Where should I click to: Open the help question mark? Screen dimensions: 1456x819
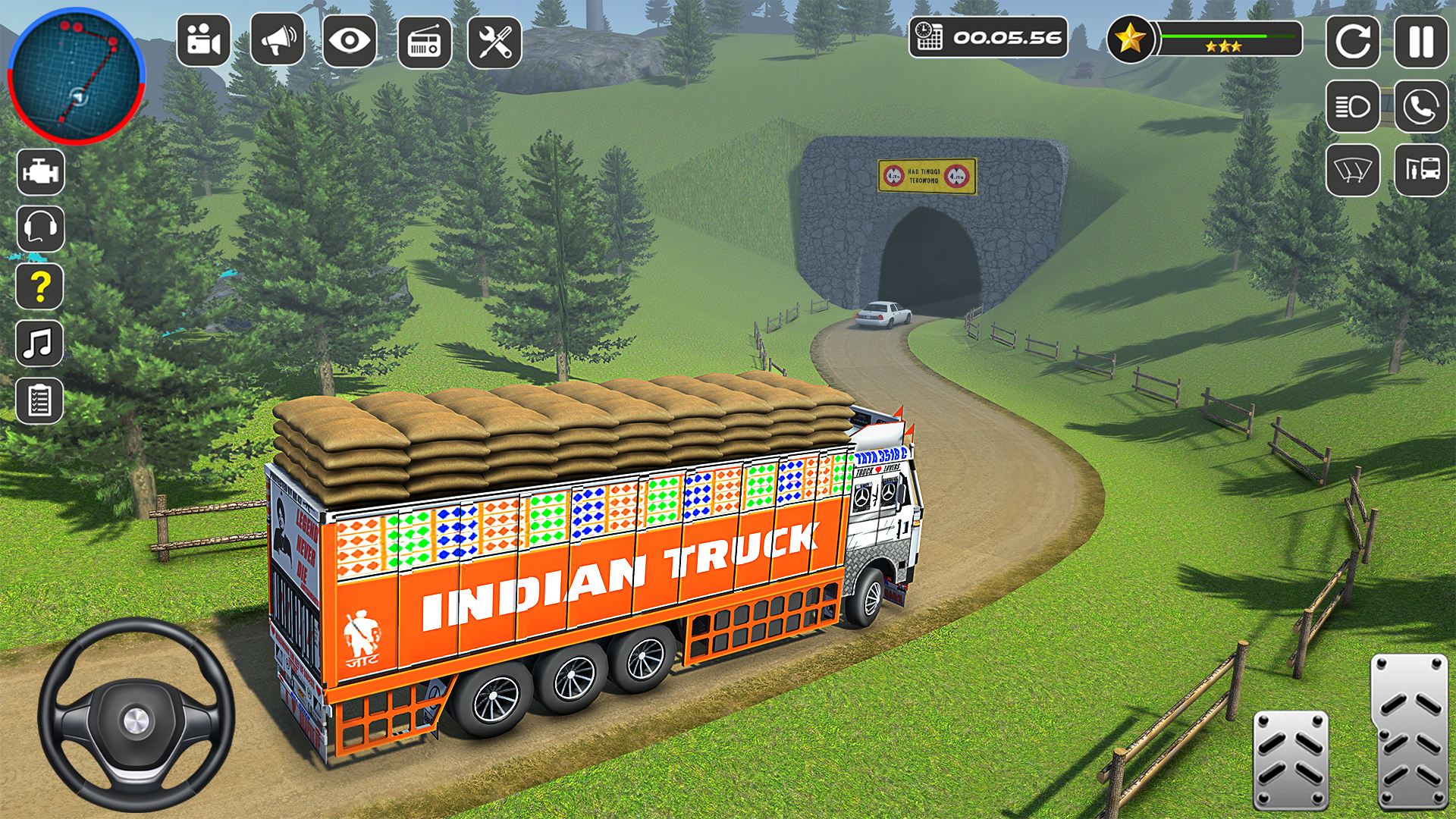pos(42,286)
